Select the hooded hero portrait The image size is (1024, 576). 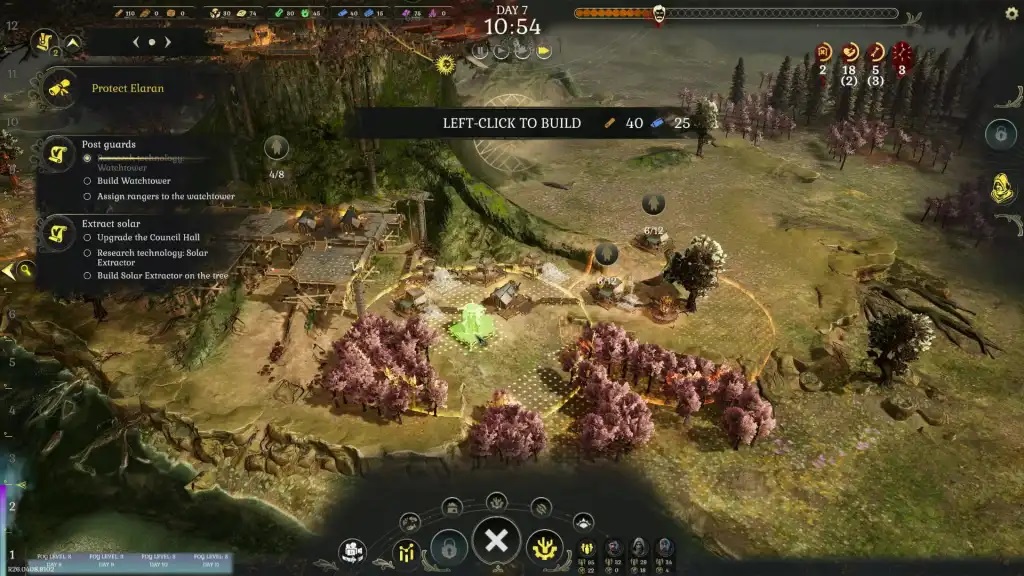tap(638, 548)
